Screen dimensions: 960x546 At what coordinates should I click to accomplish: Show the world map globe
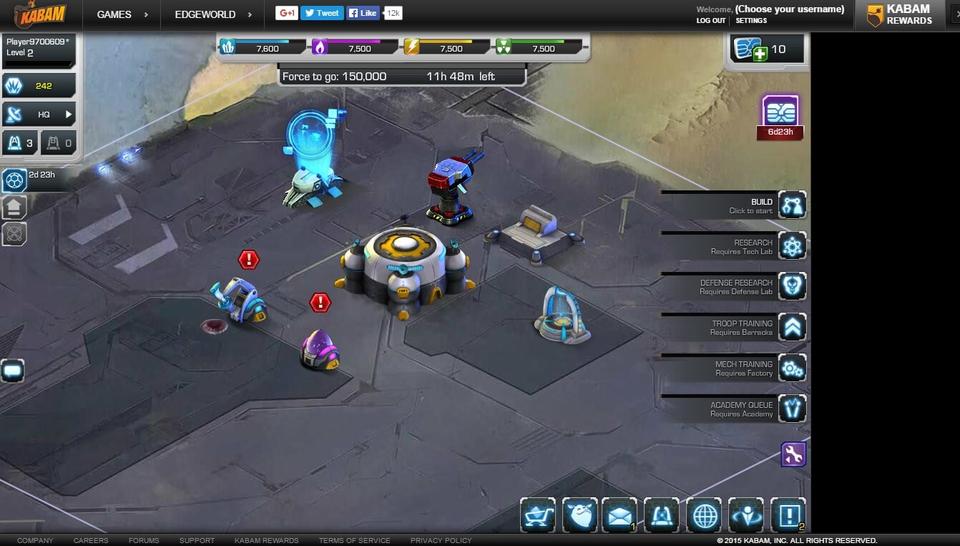[704, 515]
